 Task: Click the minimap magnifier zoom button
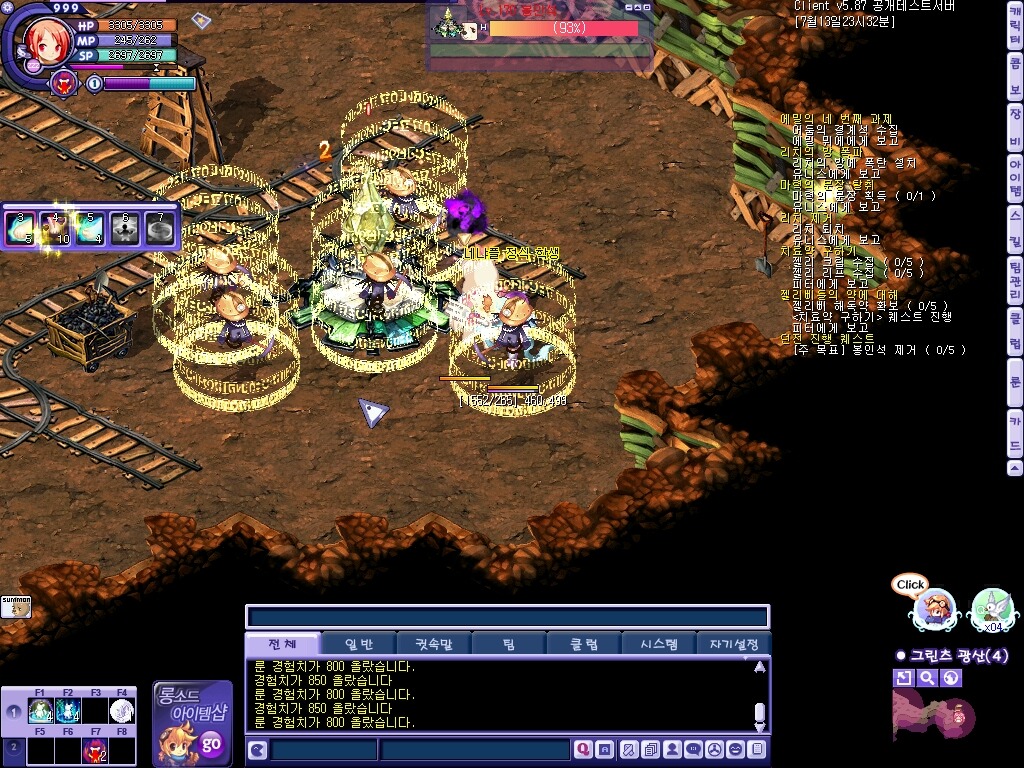point(927,678)
